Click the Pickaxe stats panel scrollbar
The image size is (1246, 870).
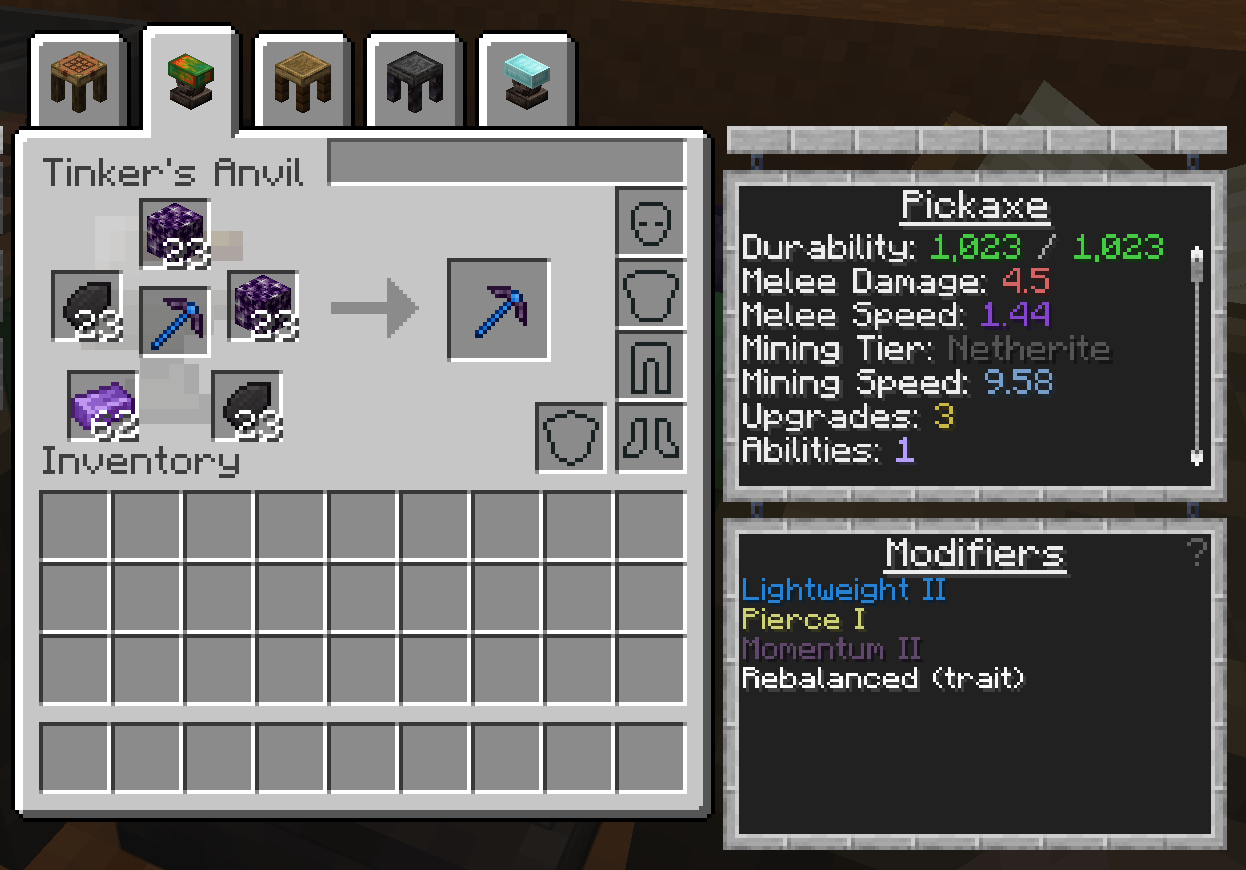click(1196, 353)
